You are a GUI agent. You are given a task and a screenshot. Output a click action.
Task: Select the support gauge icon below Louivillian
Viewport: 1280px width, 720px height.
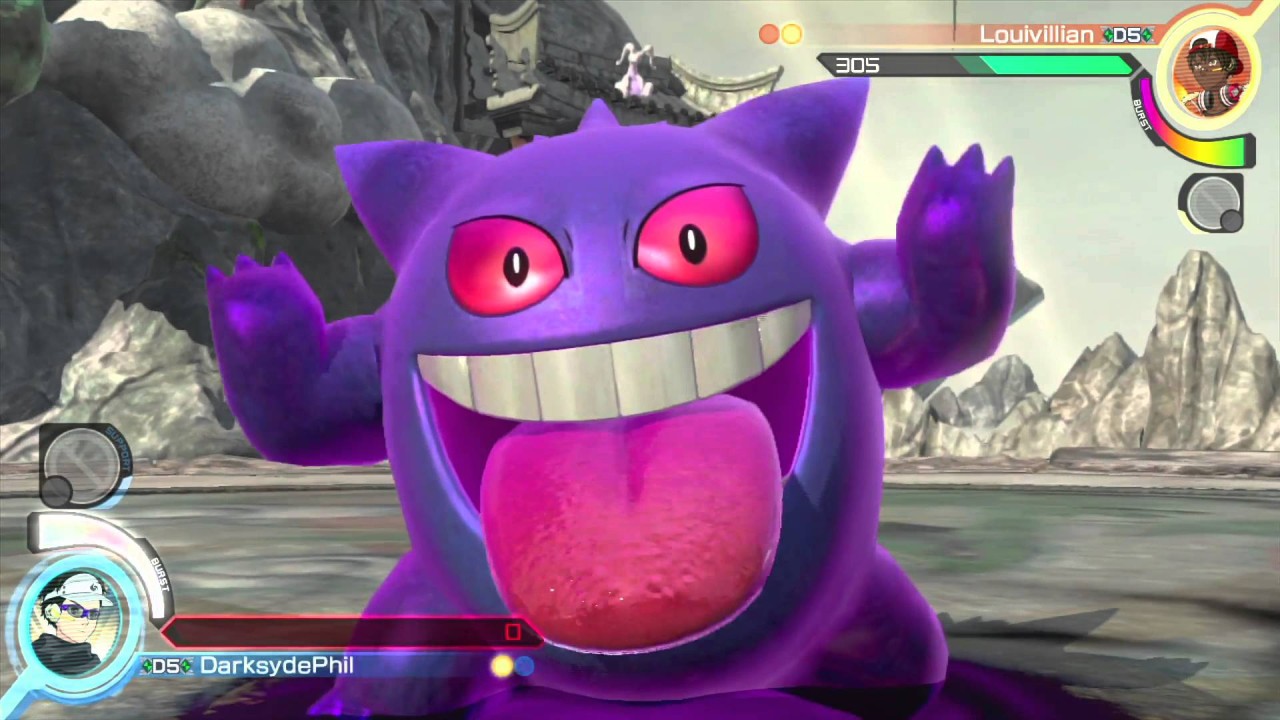[1211, 203]
